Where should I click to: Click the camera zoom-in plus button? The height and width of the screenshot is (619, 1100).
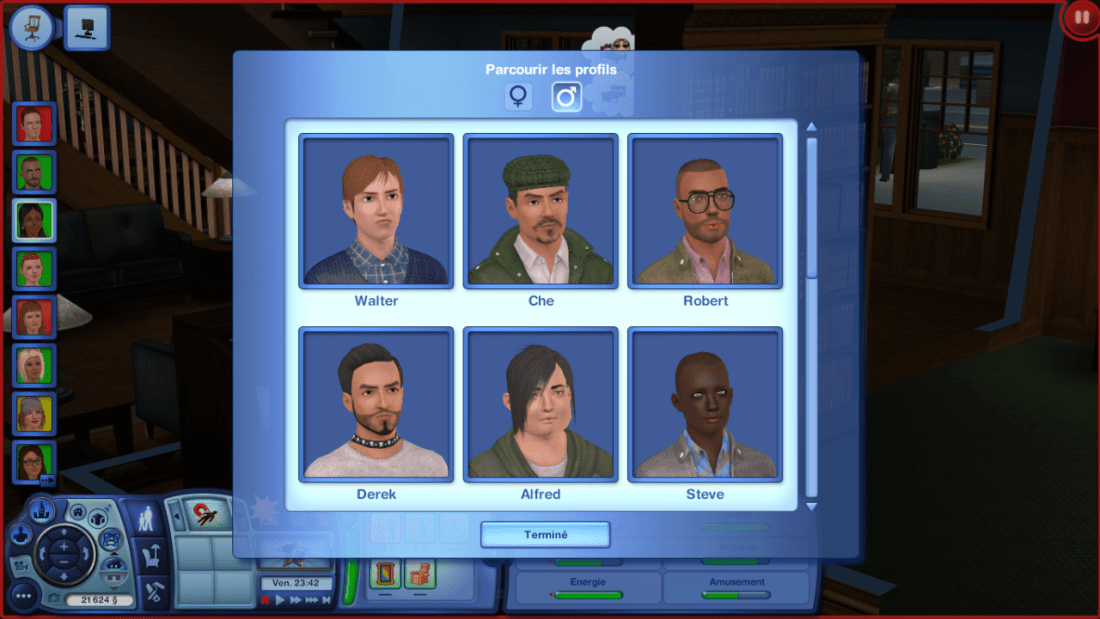click(62, 547)
